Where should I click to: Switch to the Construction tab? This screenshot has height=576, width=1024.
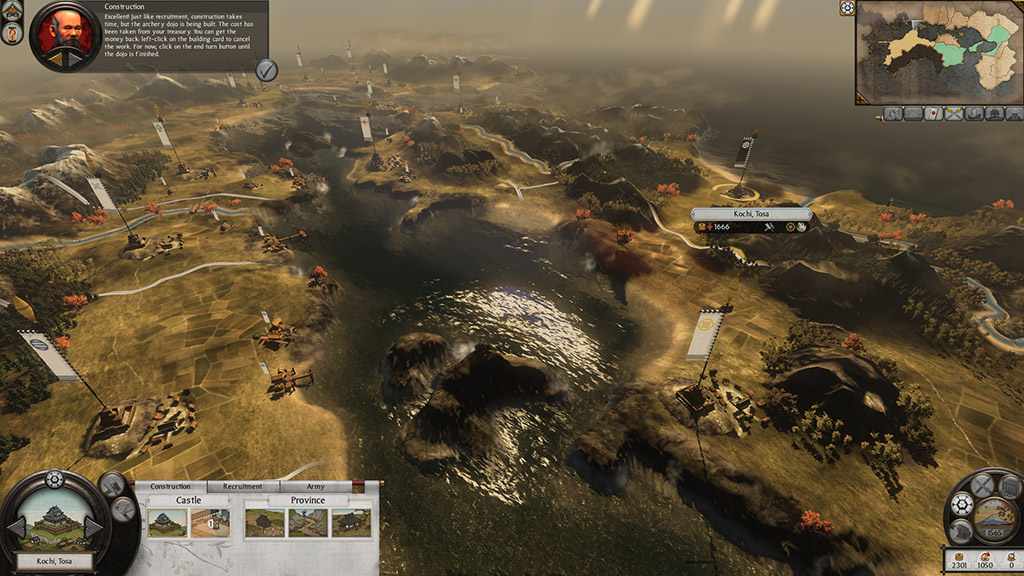(x=170, y=487)
